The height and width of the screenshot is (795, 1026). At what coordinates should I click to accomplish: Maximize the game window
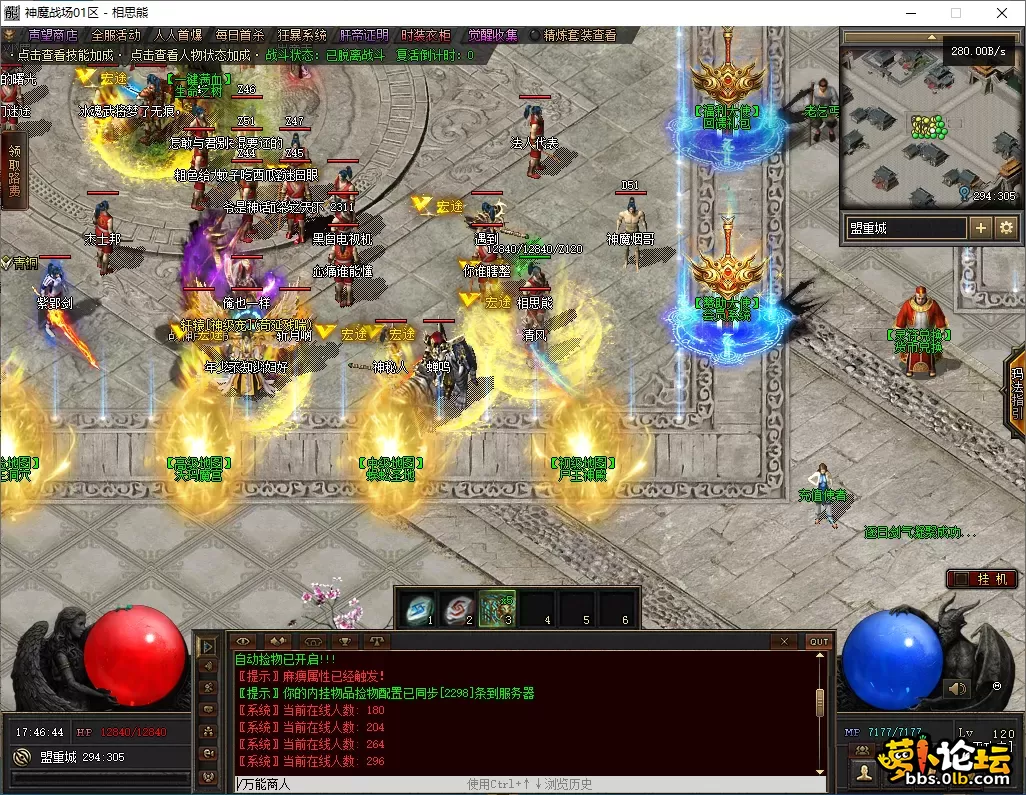point(955,13)
